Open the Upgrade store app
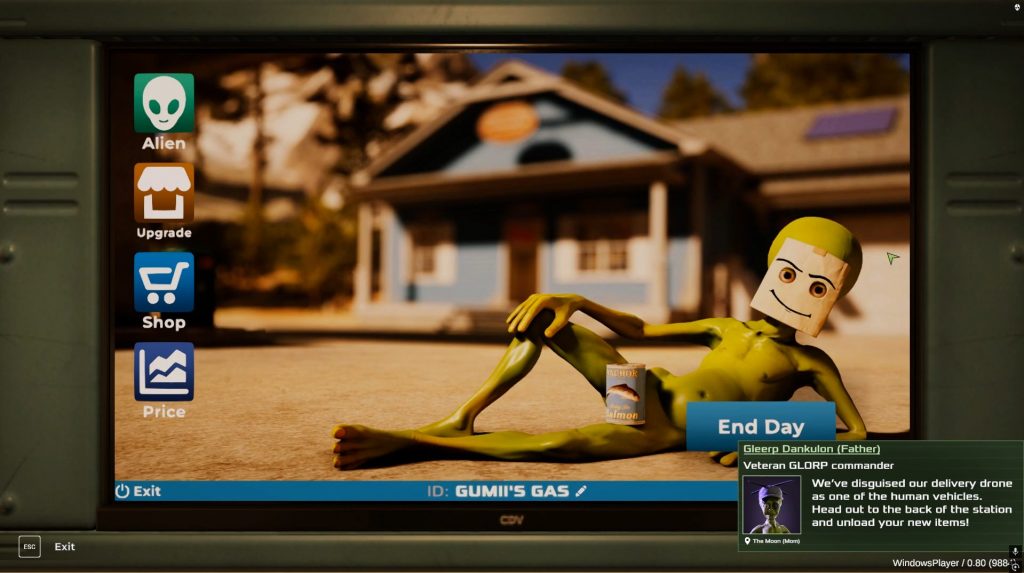The width and height of the screenshot is (1024, 573). (x=164, y=193)
